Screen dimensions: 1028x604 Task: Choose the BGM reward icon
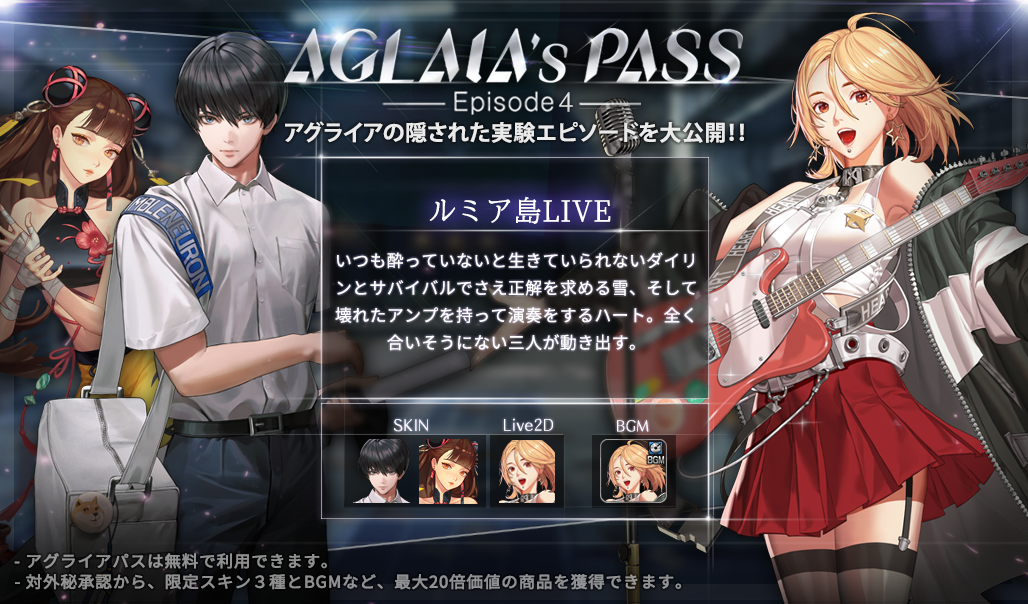point(634,472)
